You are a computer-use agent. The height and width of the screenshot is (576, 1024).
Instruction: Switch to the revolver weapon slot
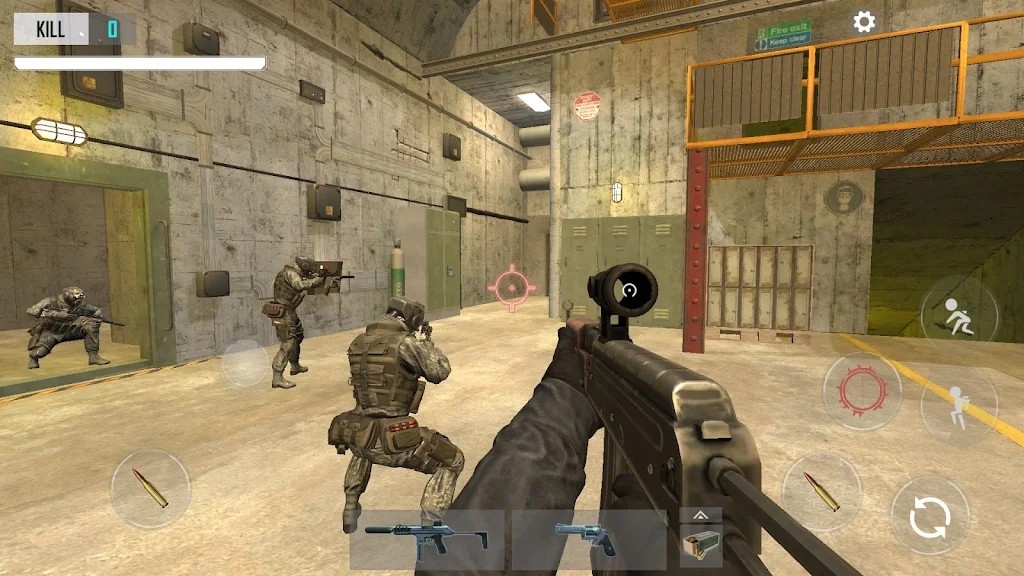tap(588, 539)
